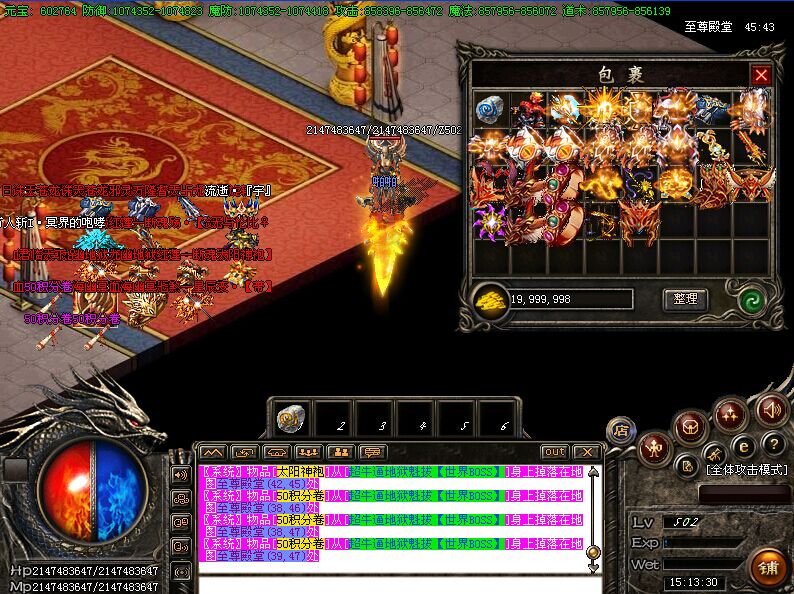The image size is (794, 594).
Task: Click the 整理 sort button
Action: click(685, 299)
